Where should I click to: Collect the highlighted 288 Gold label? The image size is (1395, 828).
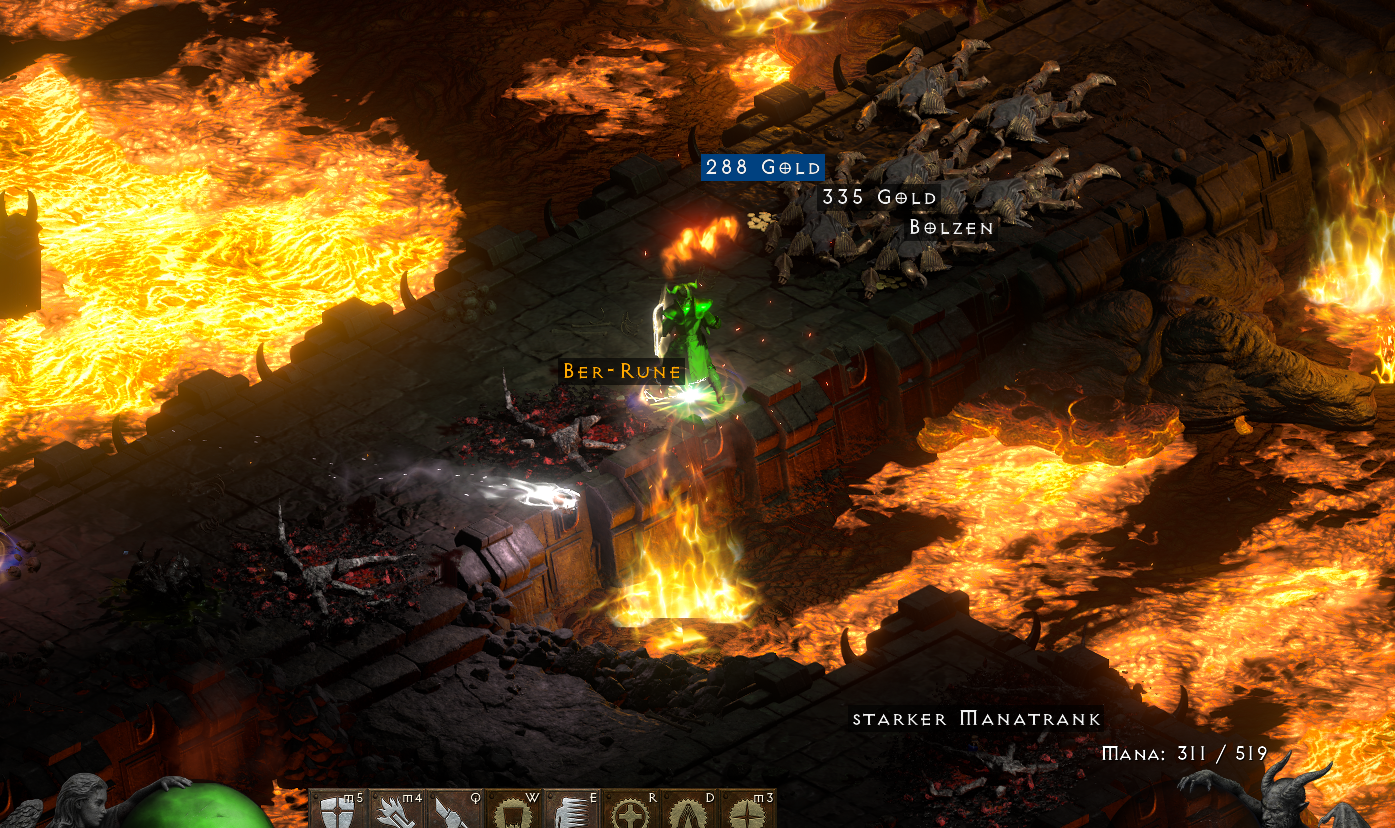763,168
